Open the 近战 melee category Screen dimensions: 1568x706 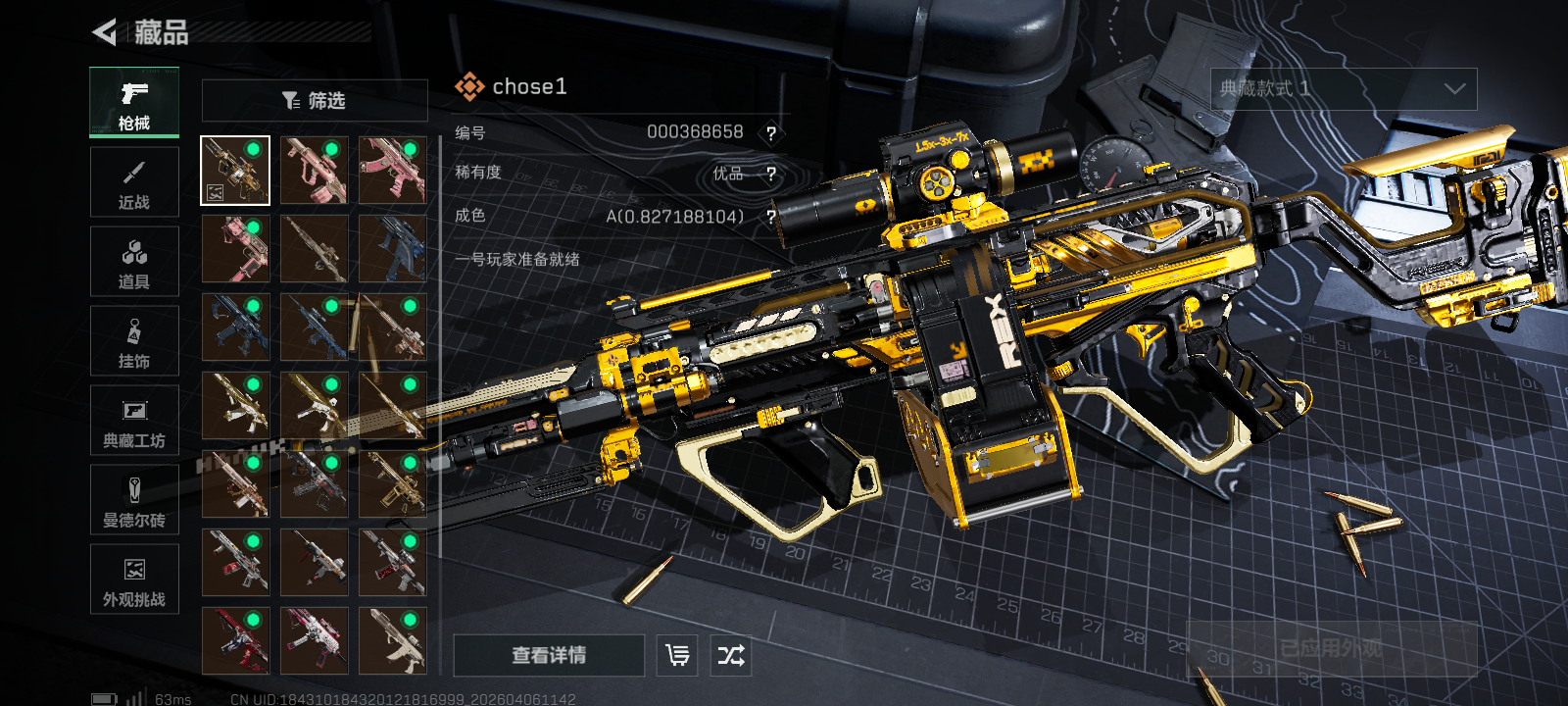(134, 182)
